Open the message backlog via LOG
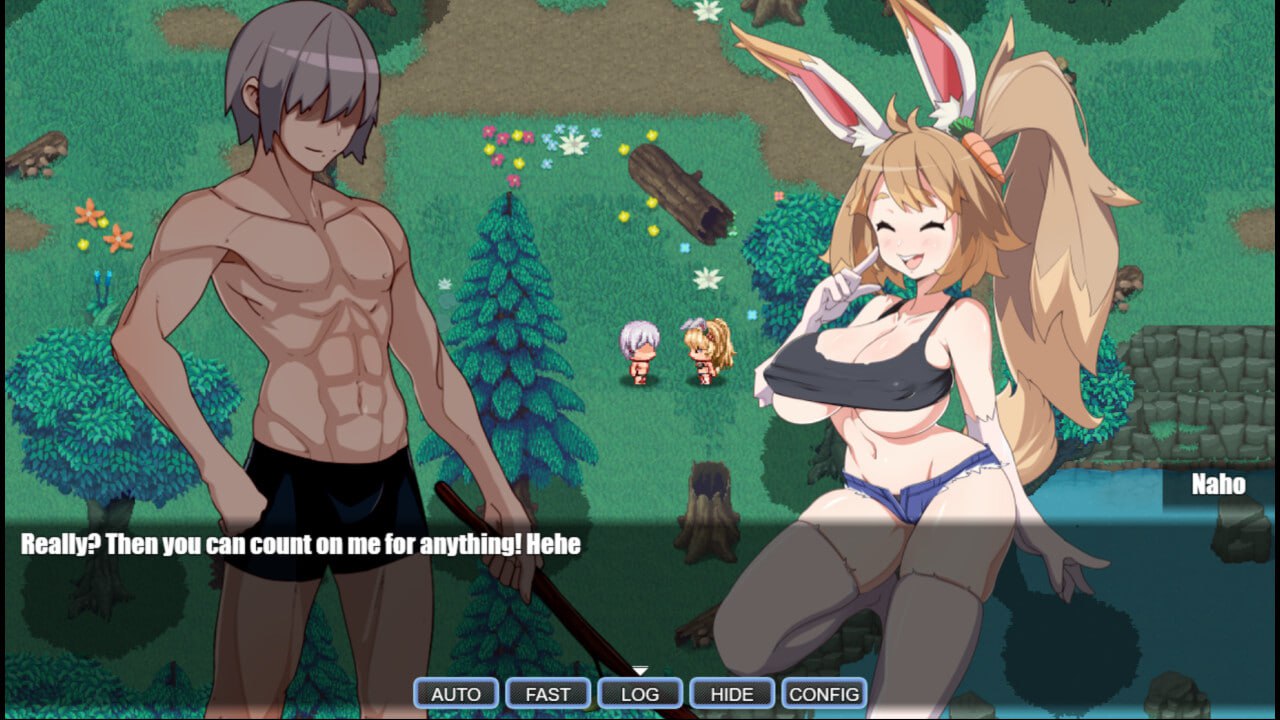The image size is (1280, 720). [x=640, y=692]
